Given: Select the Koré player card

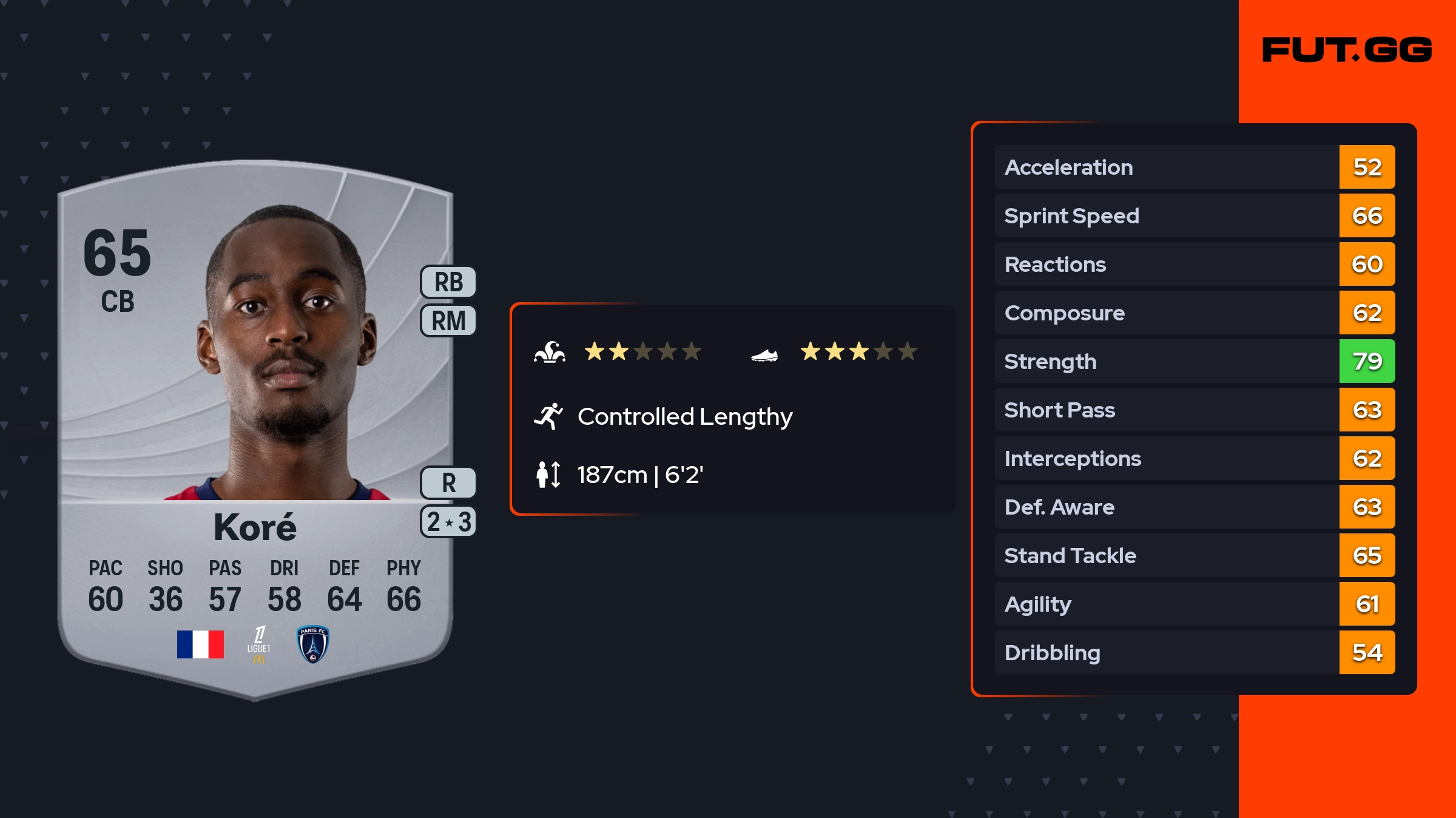Looking at the screenshot, I should (255, 425).
